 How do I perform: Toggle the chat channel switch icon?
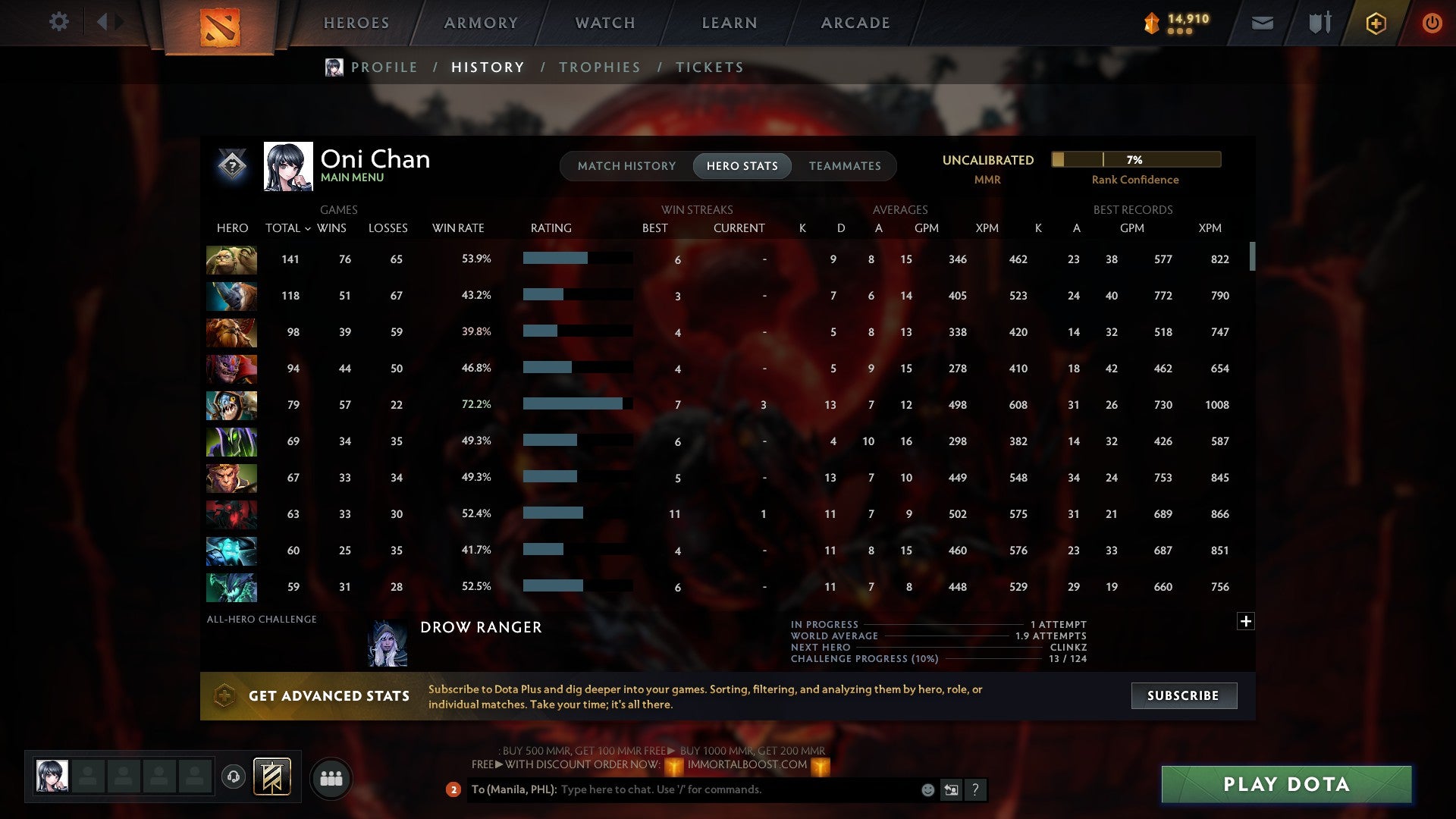(x=951, y=789)
